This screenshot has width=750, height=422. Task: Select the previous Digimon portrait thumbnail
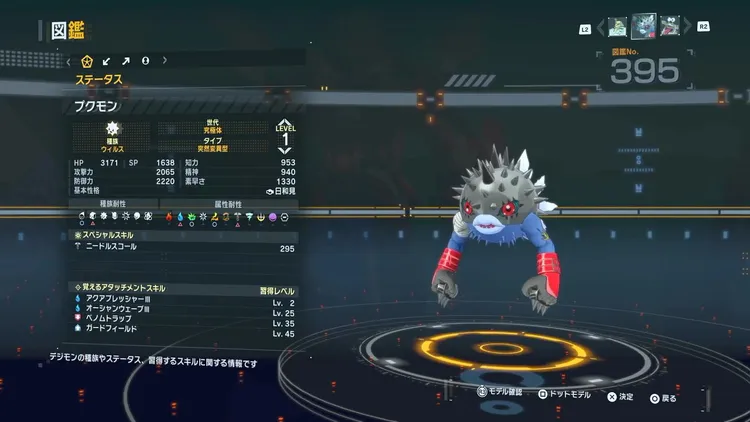tap(616, 26)
